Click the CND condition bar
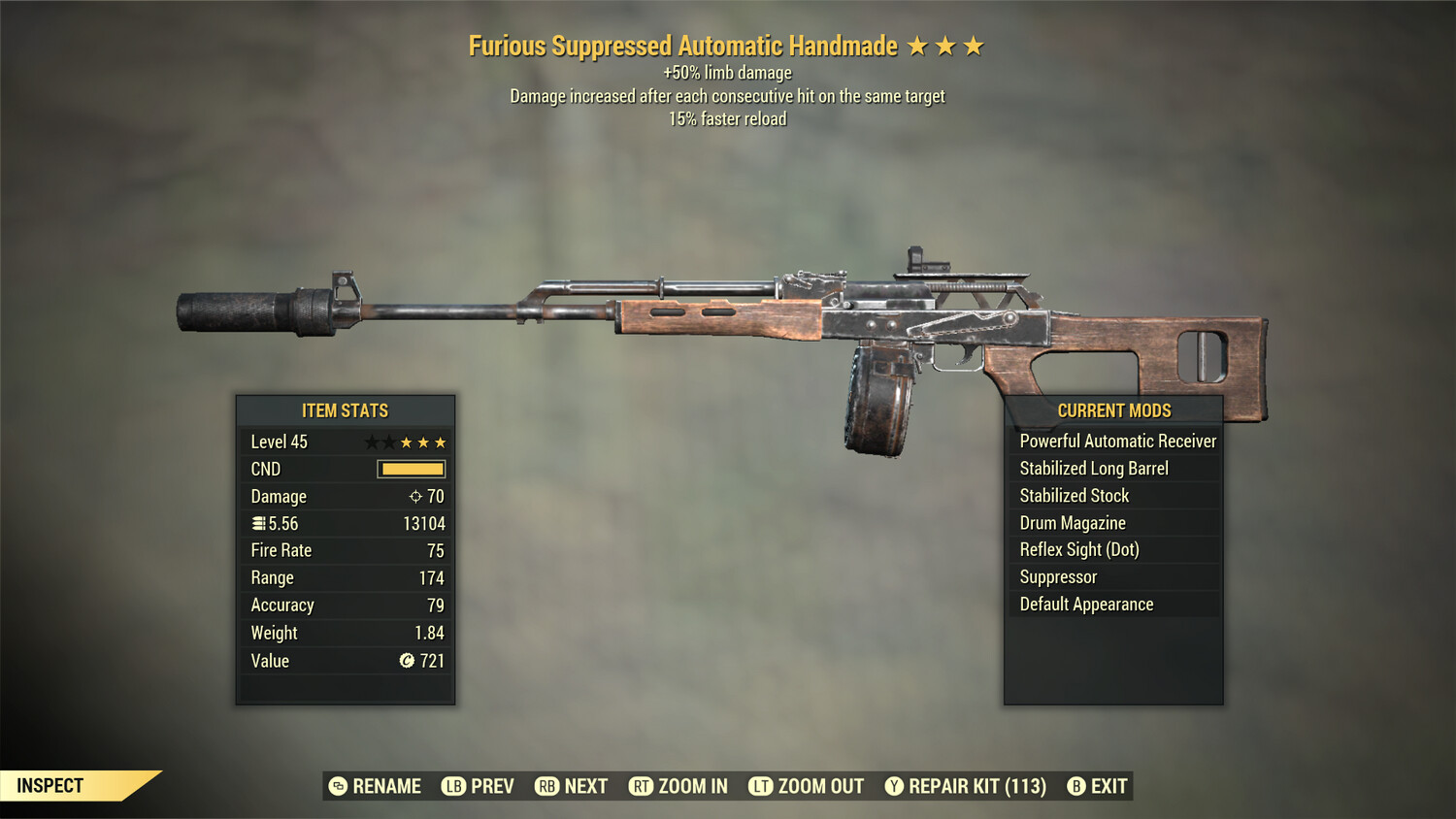This screenshot has width=1456, height=819. point(410,469)
